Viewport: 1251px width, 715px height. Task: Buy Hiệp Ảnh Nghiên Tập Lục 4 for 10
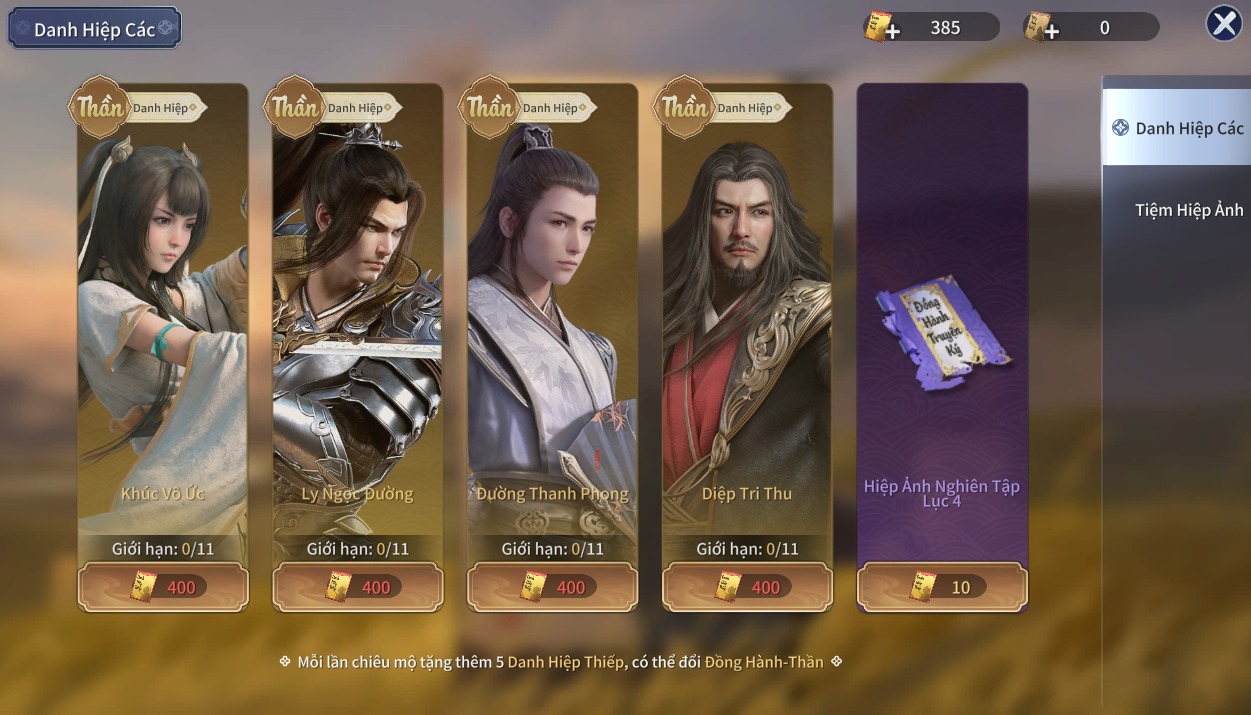point(942,587)
